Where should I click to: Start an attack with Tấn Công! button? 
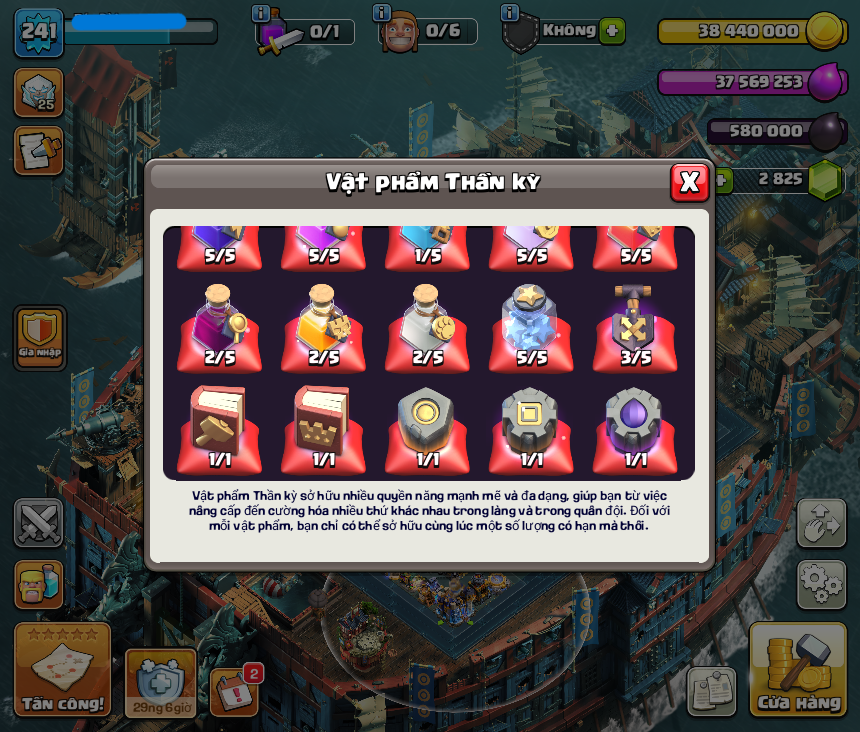(x=63, y=669)
